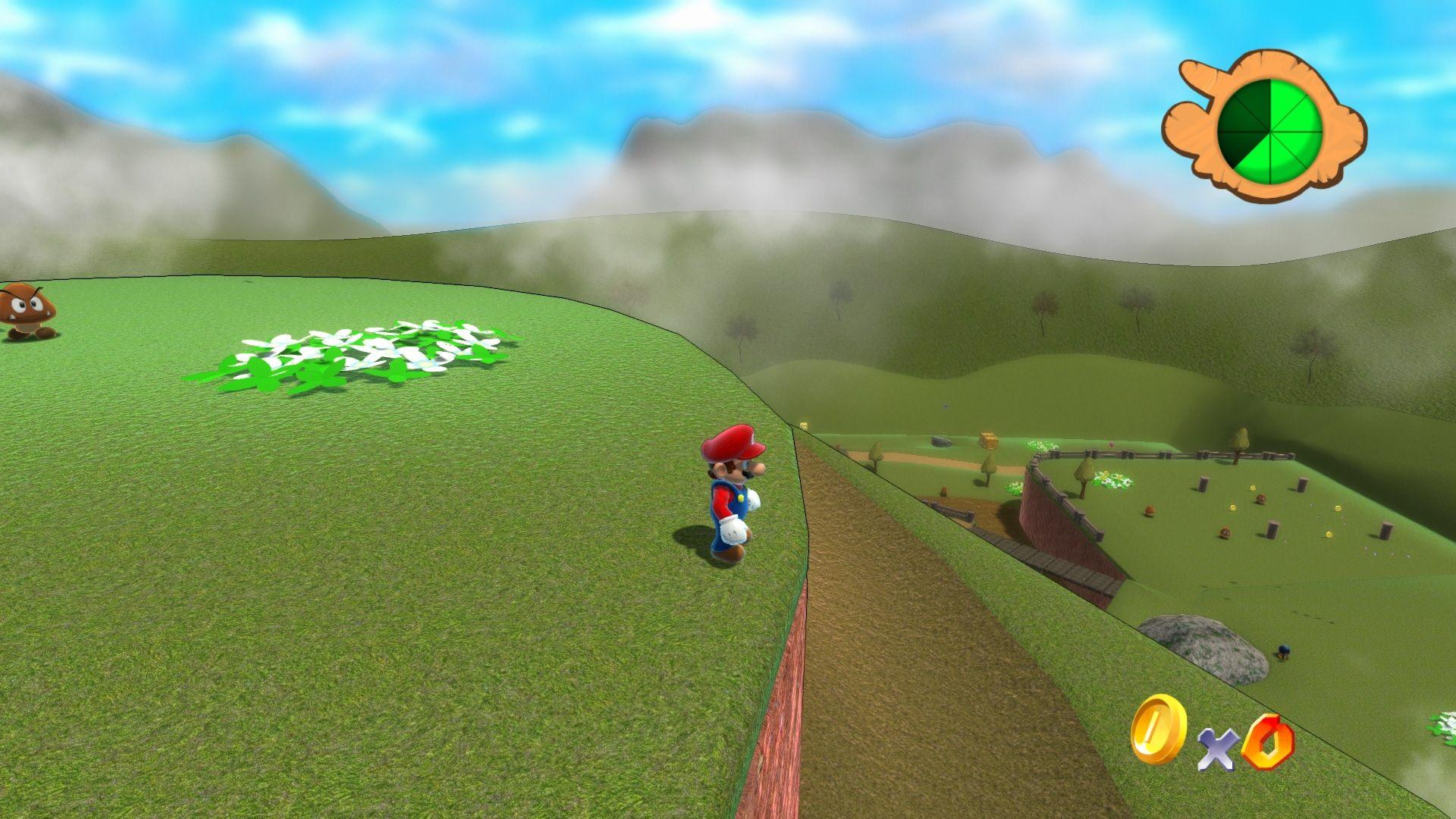Click the dark pond beside the path
The height and width of the screenshot is (819, 1456).
[942, 441]
